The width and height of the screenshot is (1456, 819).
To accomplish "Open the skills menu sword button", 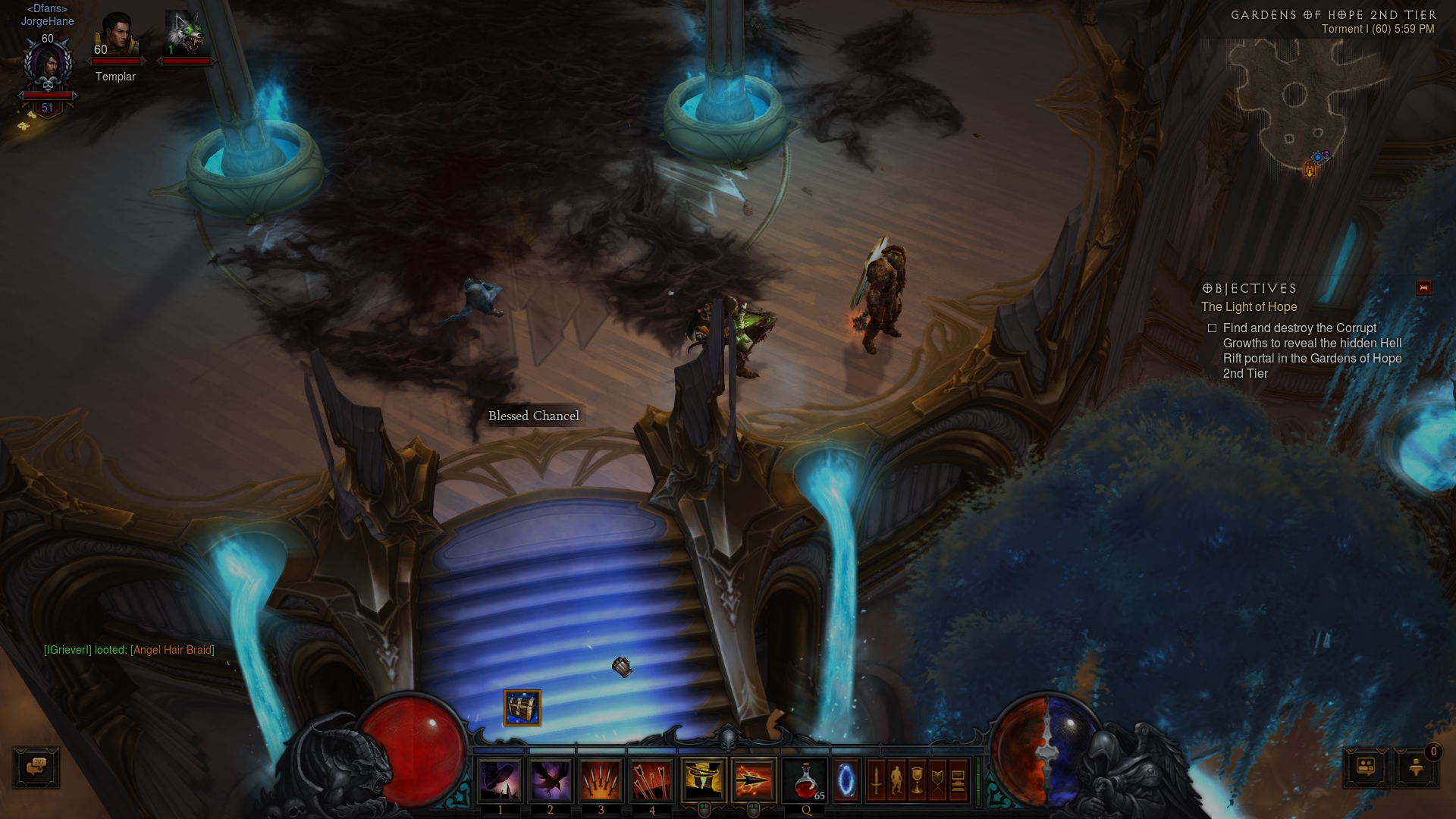I will 876,780.
